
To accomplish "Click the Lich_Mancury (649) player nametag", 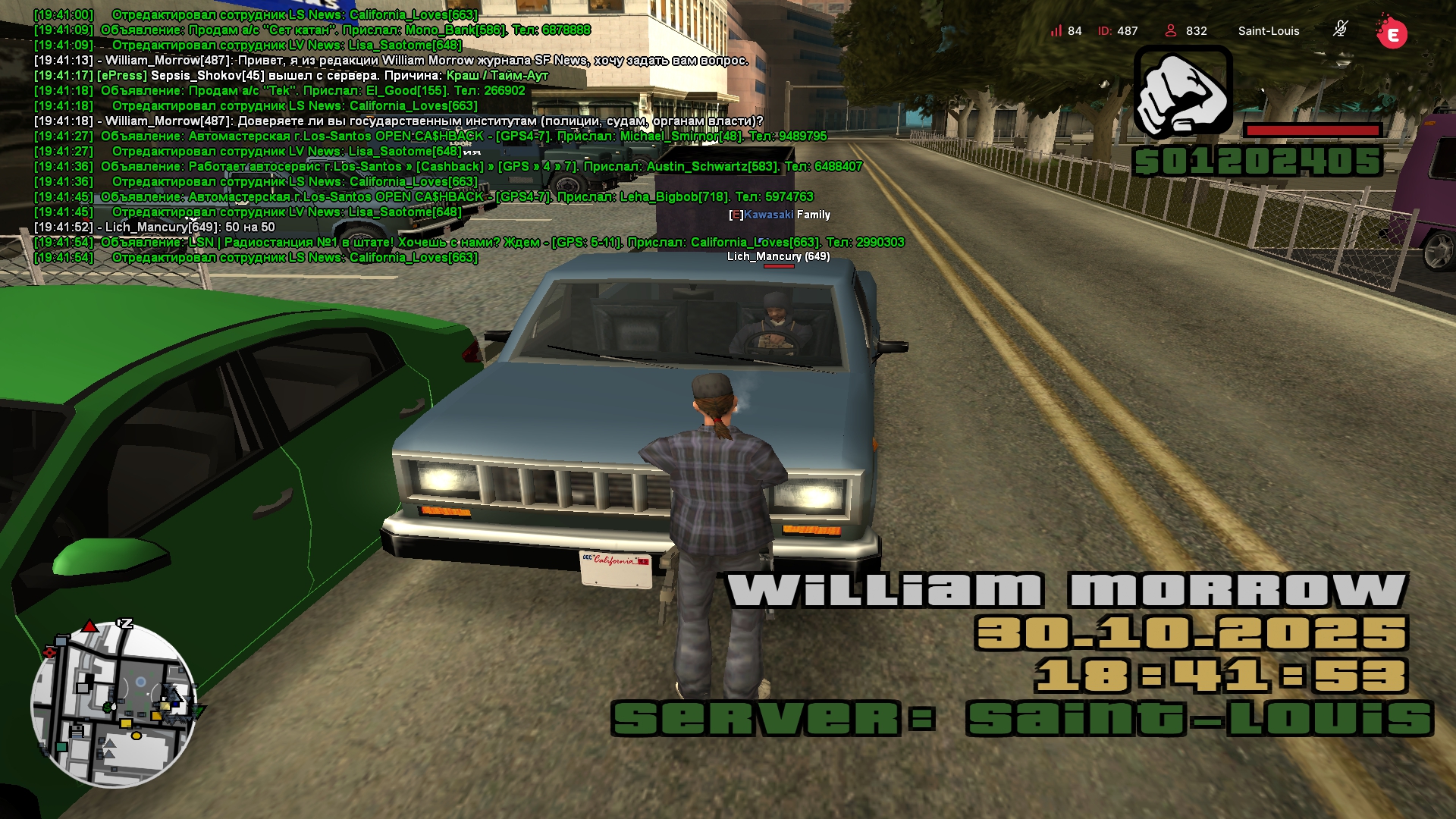I will (x=778, y=256).
